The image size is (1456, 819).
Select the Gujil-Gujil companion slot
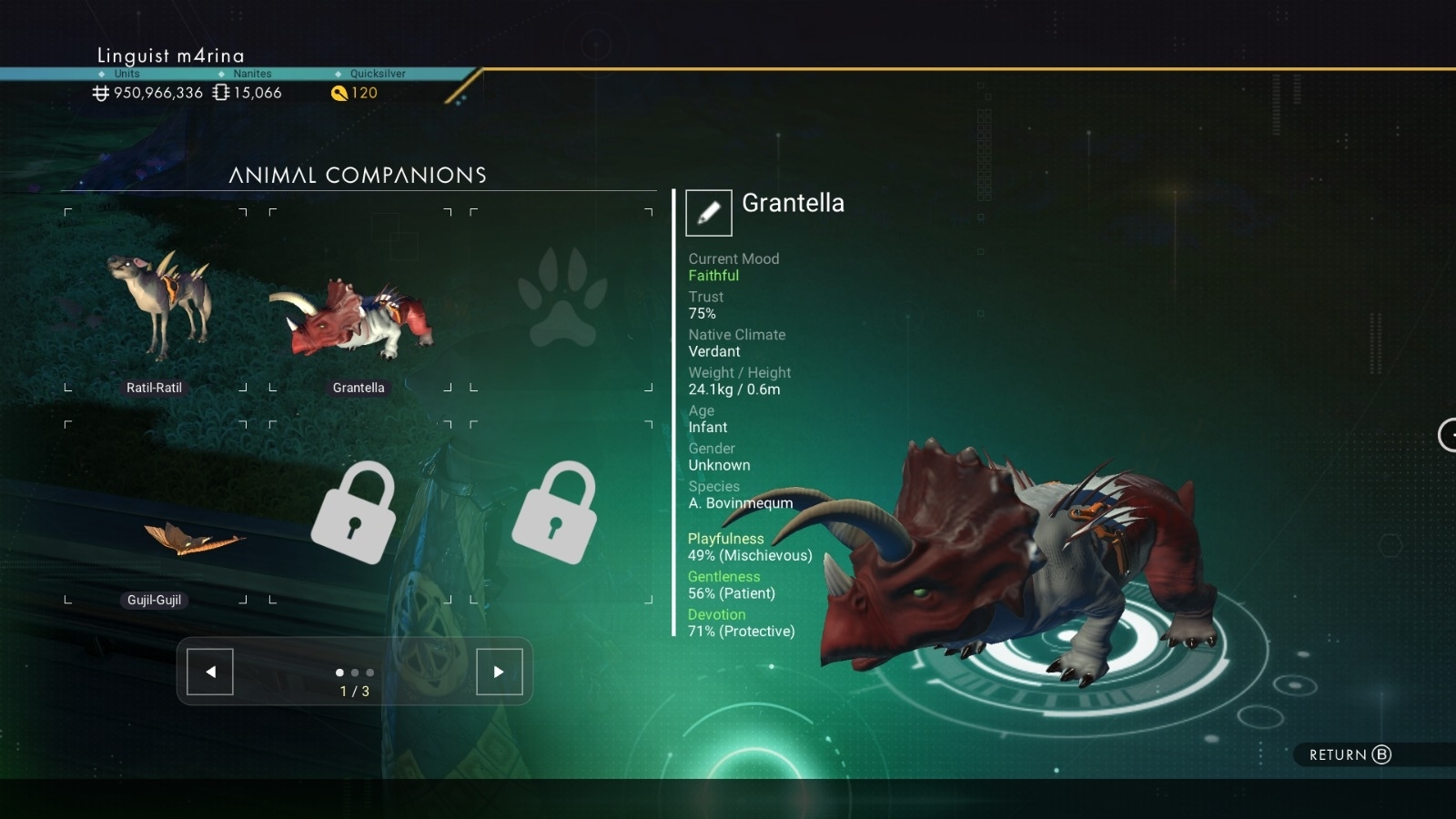click(x=156, y=512)
